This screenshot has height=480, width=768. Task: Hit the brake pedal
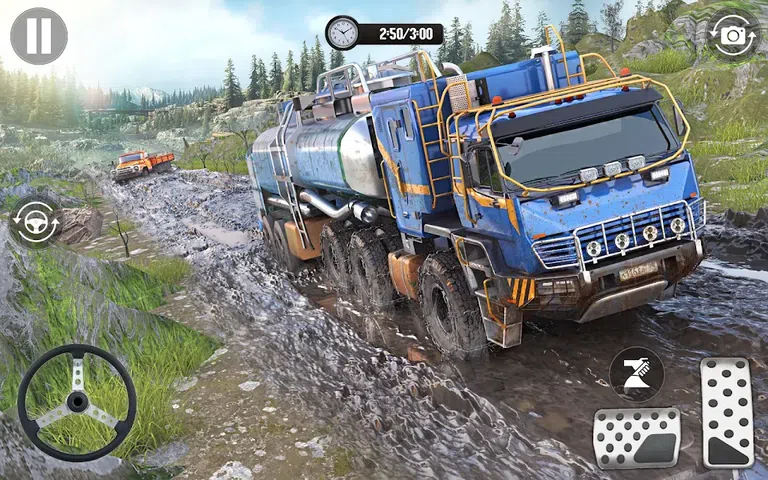636,438
